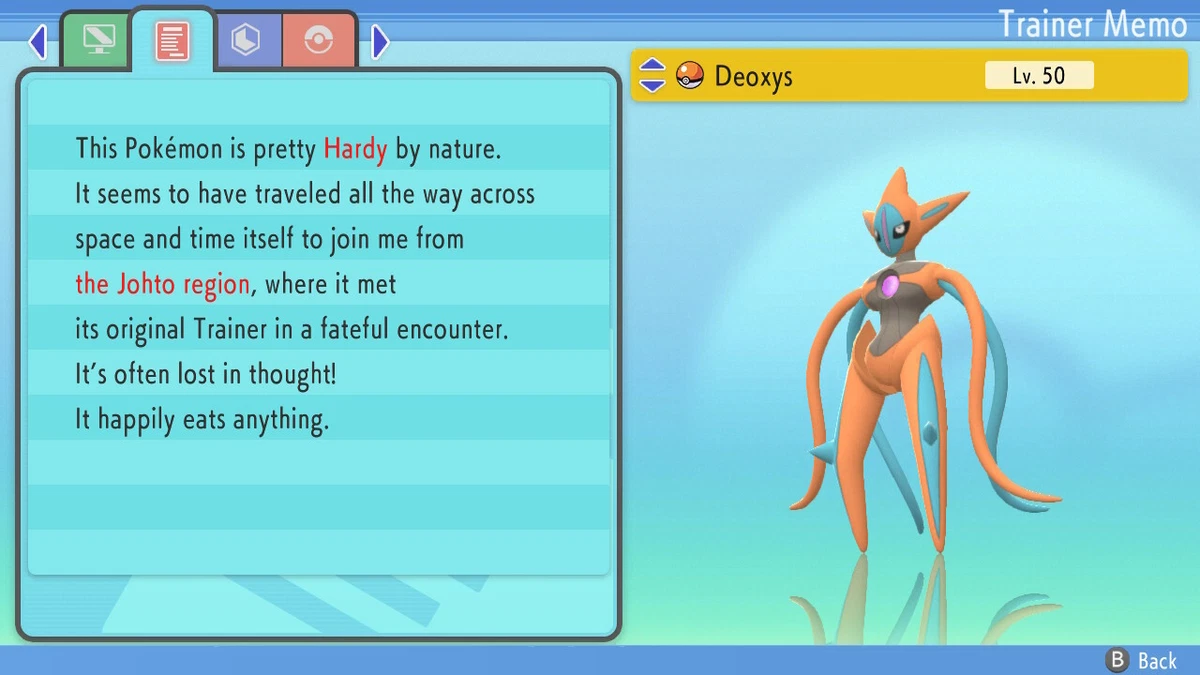
Task: Switch to the green summary screen tab
Action: [97, 40]
